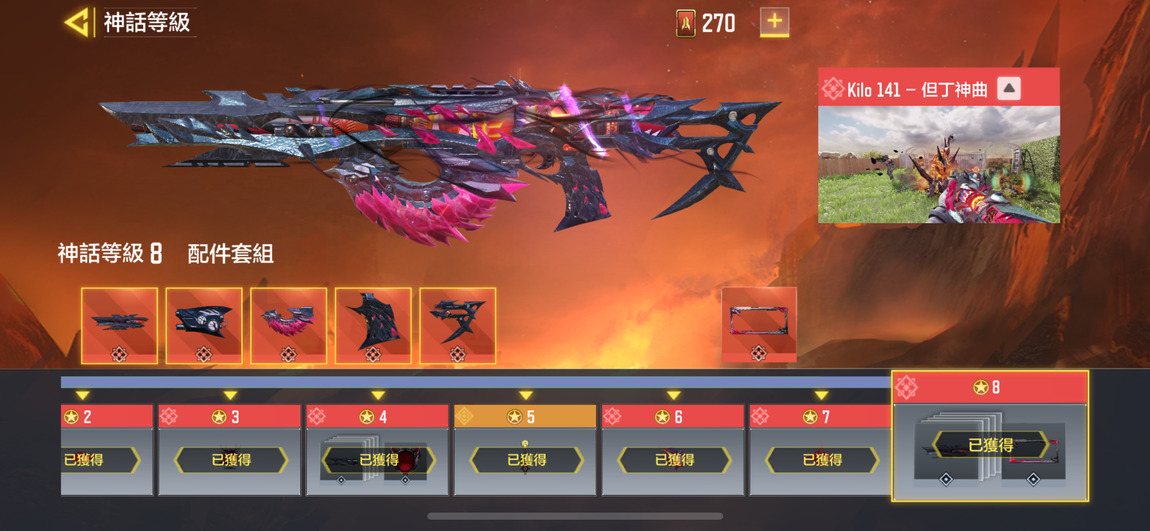
Task: Select the pink spiked magazine attachment
Action: pyautogui.click(x=289, y=325)
